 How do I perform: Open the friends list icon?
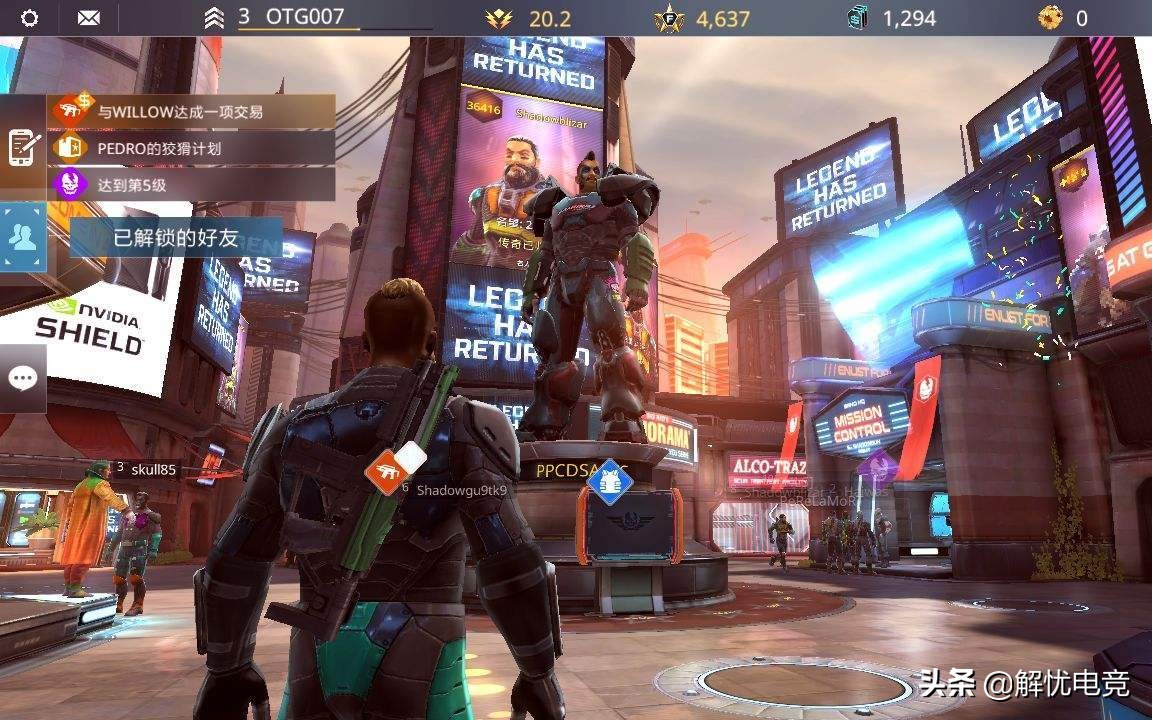(x=23, y=237)
